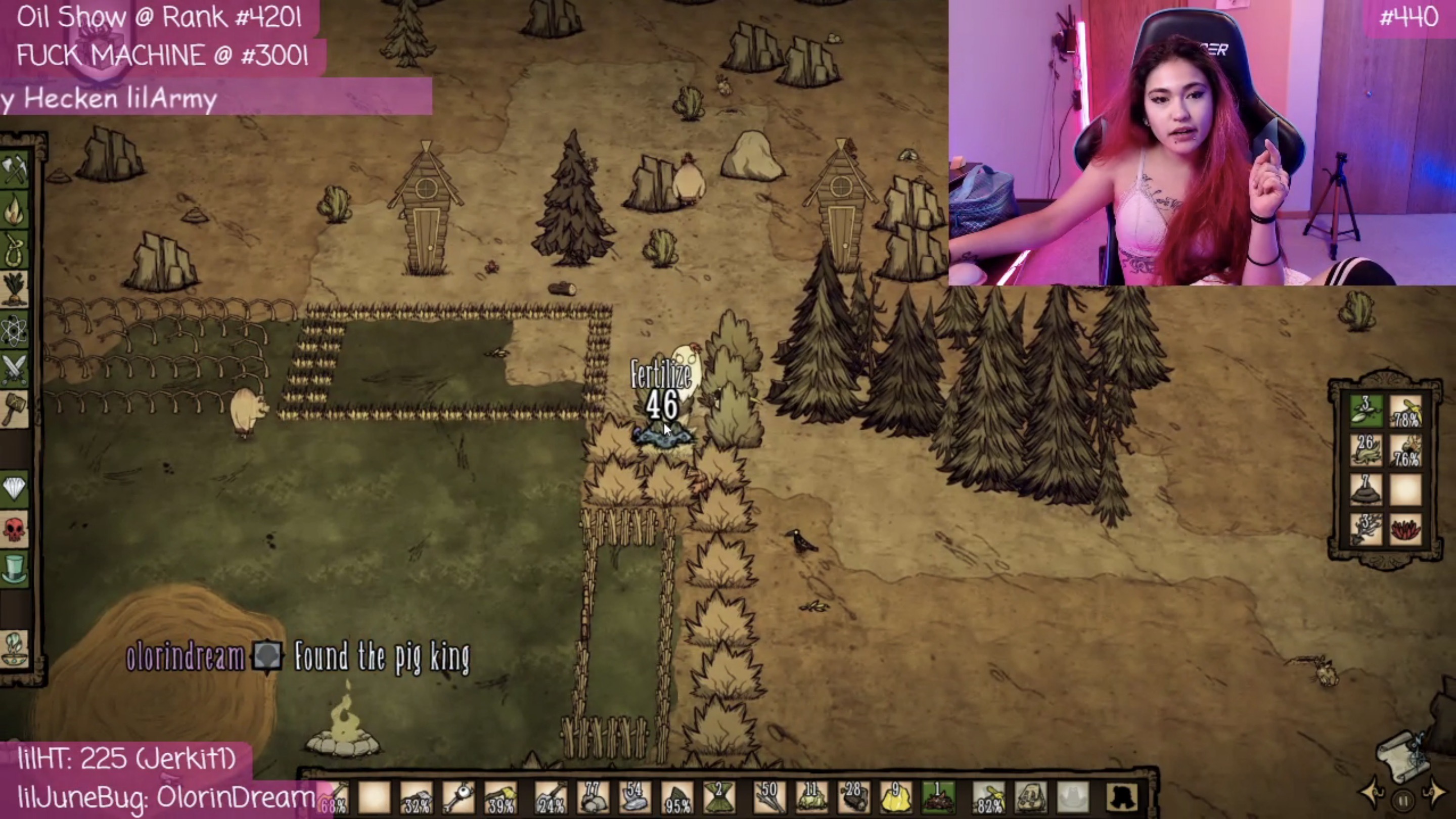The width and height of the screenshot is (1456, 819).
Task: Select the manure stack in backpack
Action: pyautogui.click(x=1366, y=489)
